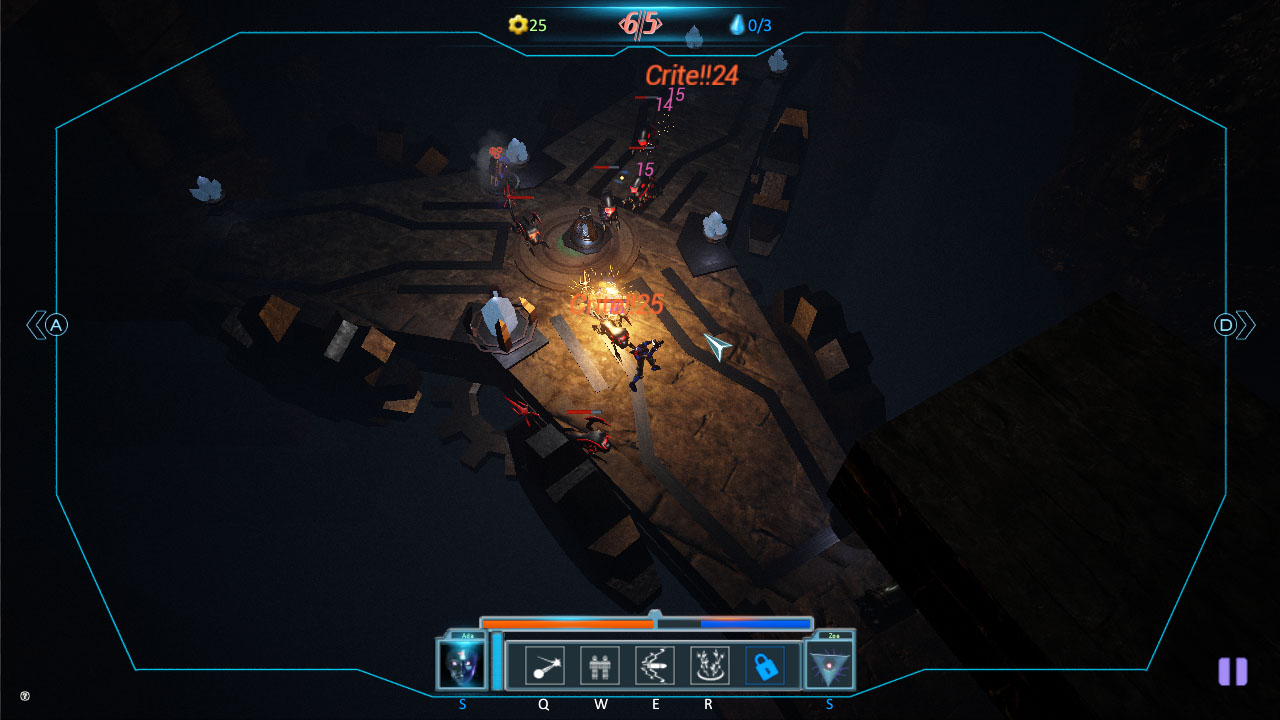Click the locked ability slot with lock icon
This screenshot has width=1280, height=720.
tap(768, 664)
